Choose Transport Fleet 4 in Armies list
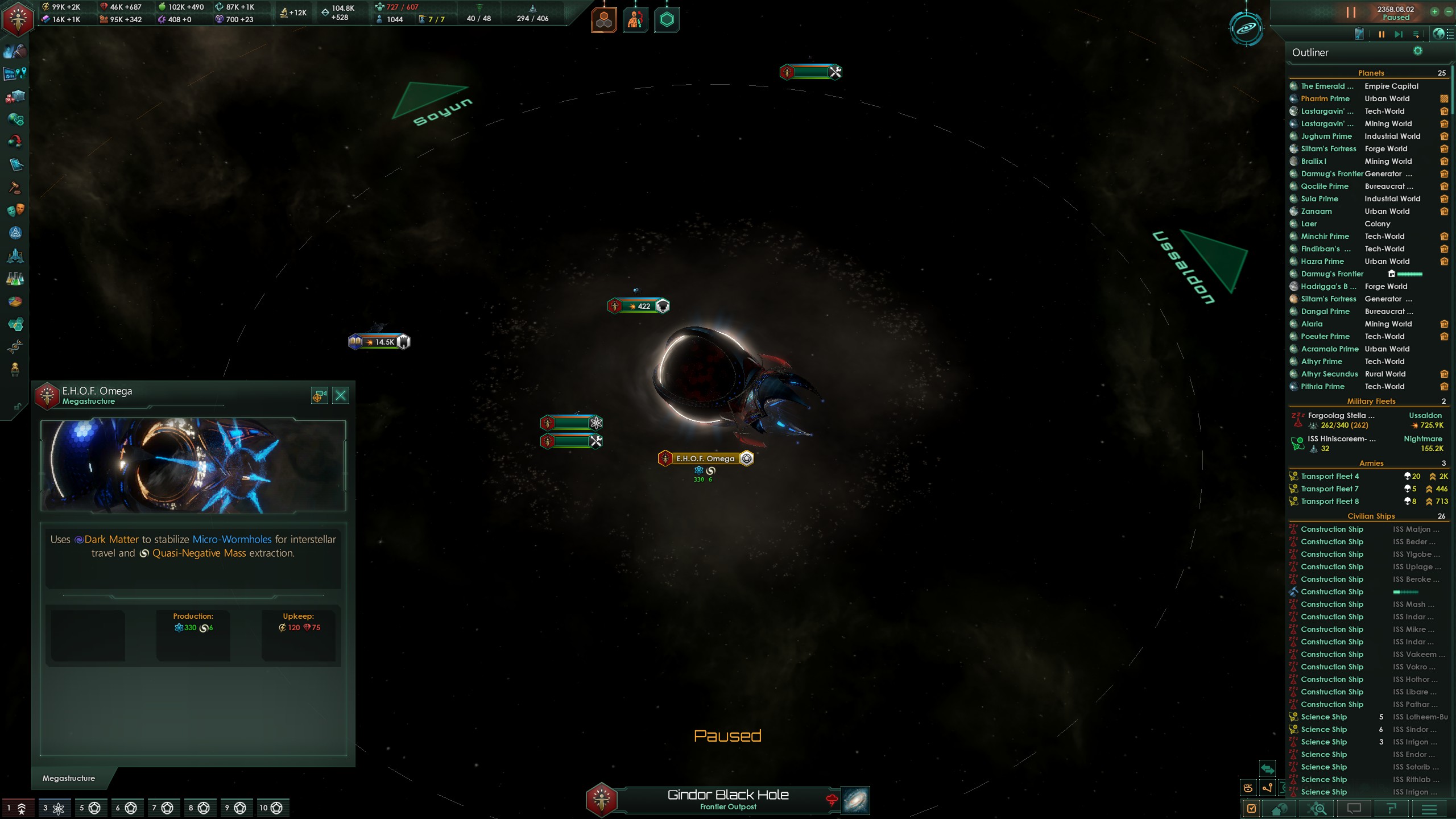Image resolution: width=1456 pixels, height=819 pixels. coord(1330,477)
